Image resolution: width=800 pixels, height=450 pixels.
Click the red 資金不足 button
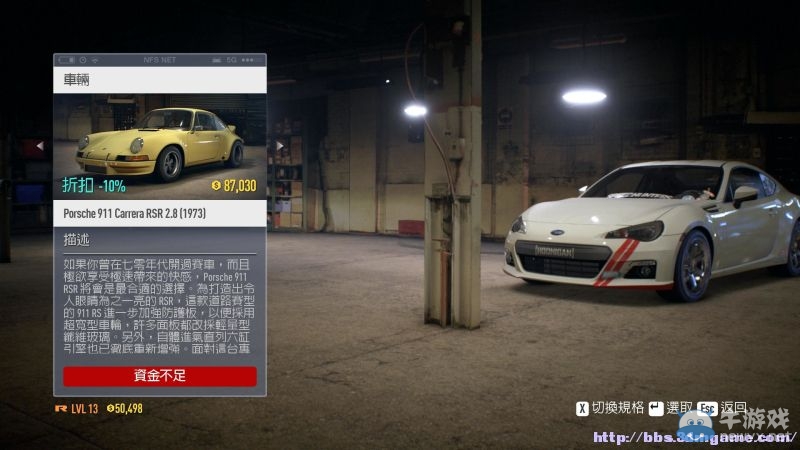coord(160,376)
